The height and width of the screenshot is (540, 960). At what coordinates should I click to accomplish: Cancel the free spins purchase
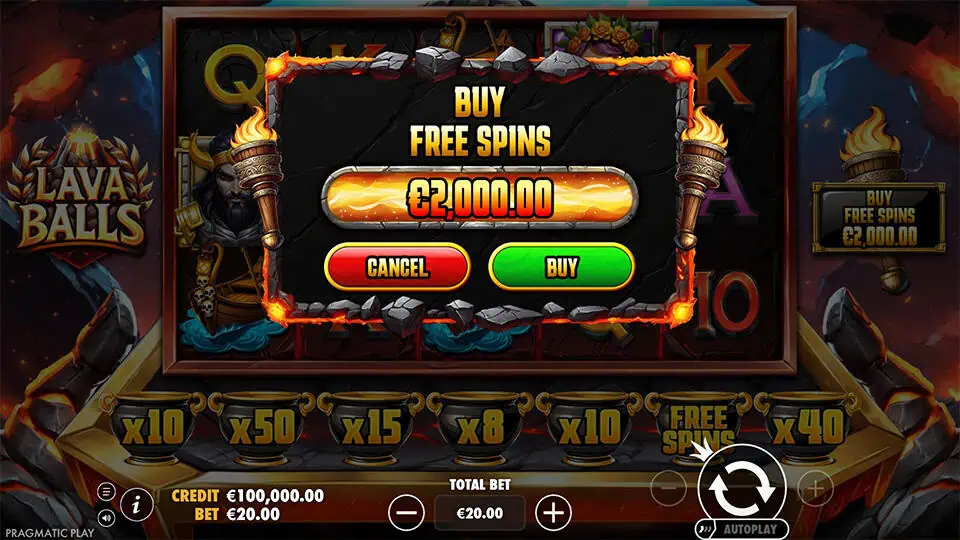click(x=397, y=267)
